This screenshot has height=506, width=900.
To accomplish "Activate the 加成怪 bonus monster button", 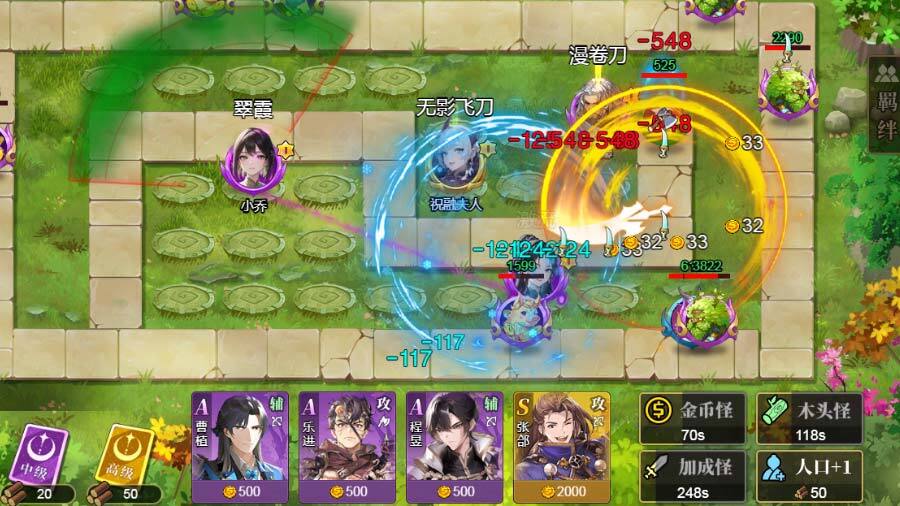I will click(x=692, y=476).
